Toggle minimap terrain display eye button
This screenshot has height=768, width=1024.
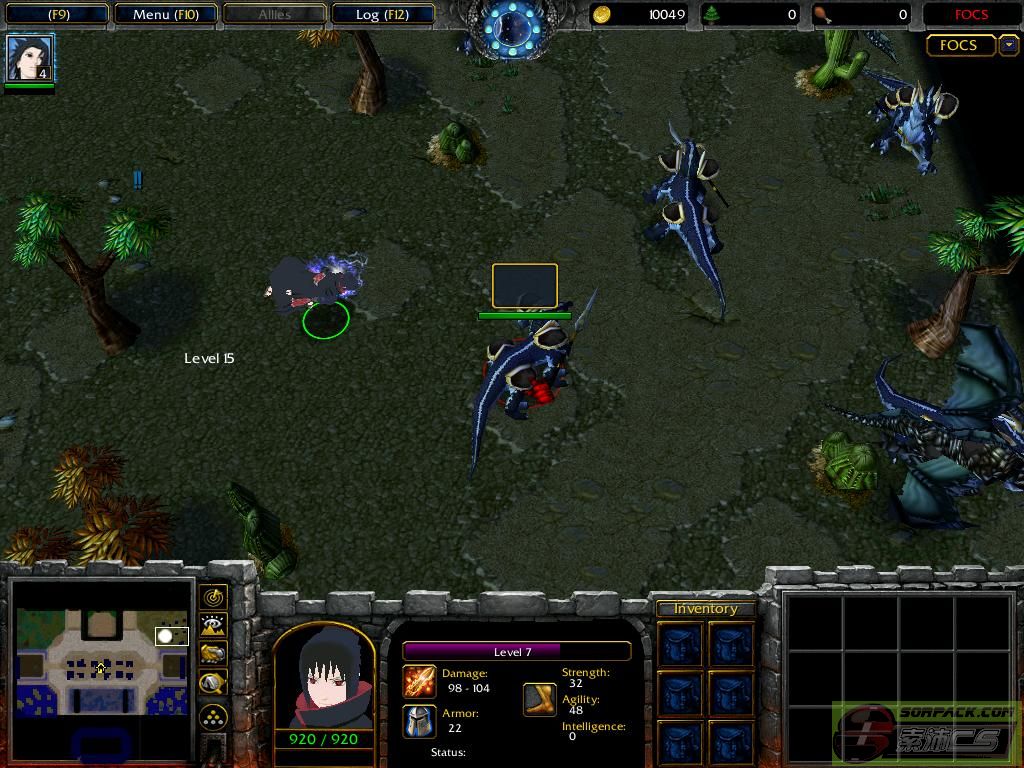coord(213,626)
